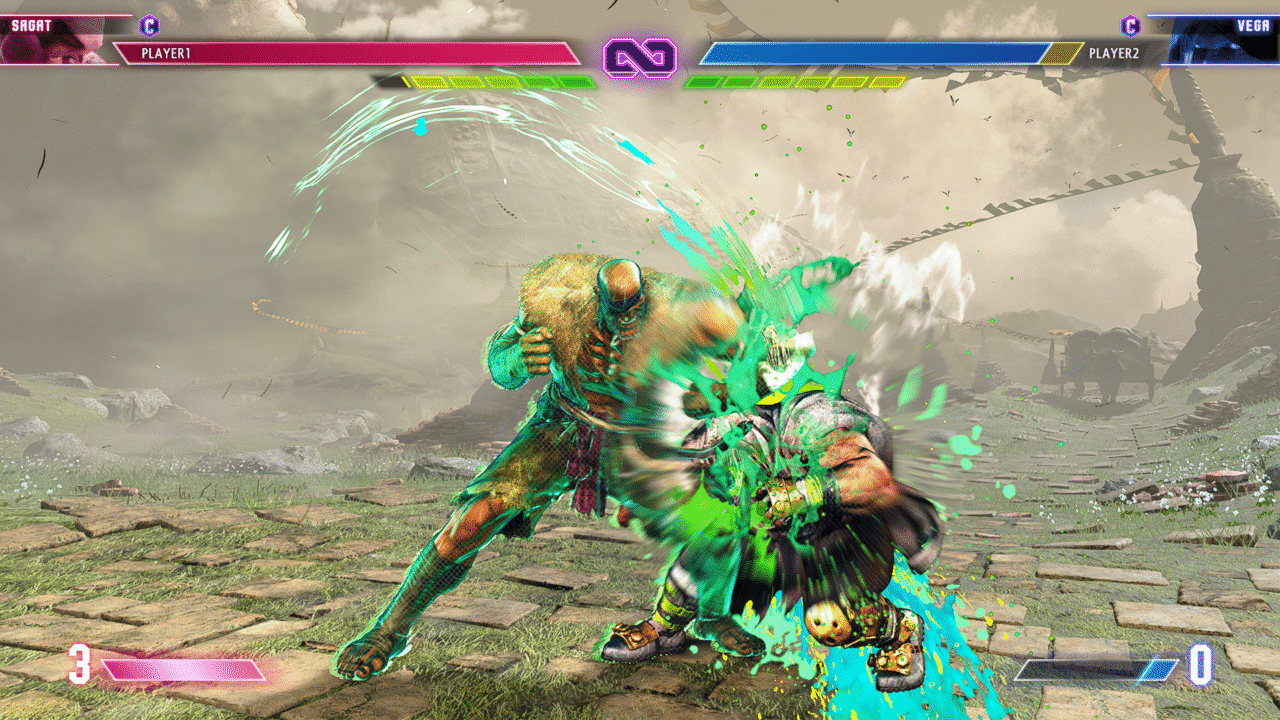Click Player 1's classic control type badge
This screenshot has width=1280, height=720.
click(x=150, y=26)
